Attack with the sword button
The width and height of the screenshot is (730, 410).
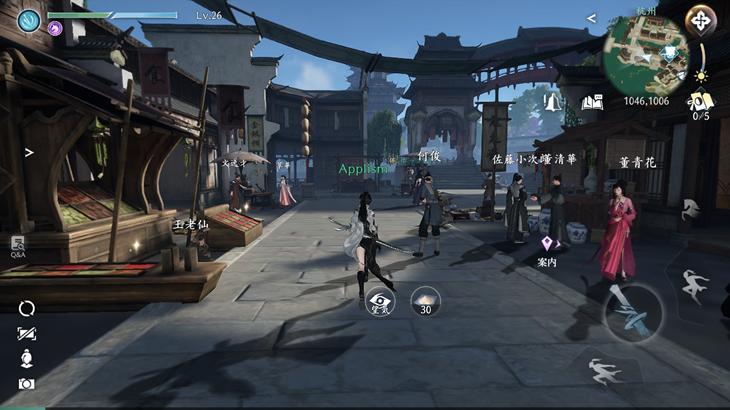pyautogui.click(x=633, y=312)
